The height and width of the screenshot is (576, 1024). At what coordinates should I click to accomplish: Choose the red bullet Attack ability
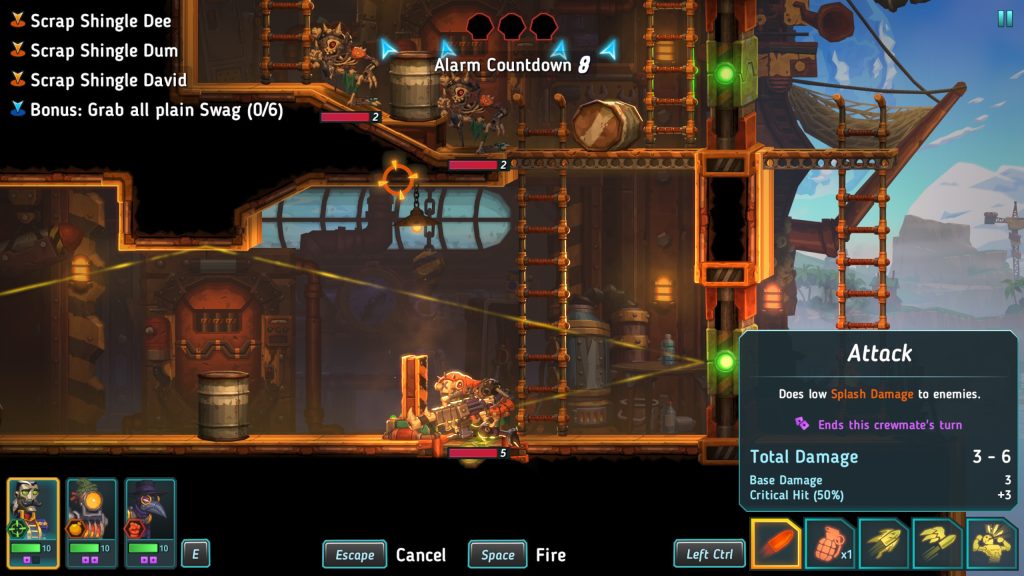[x=776, y=545]
